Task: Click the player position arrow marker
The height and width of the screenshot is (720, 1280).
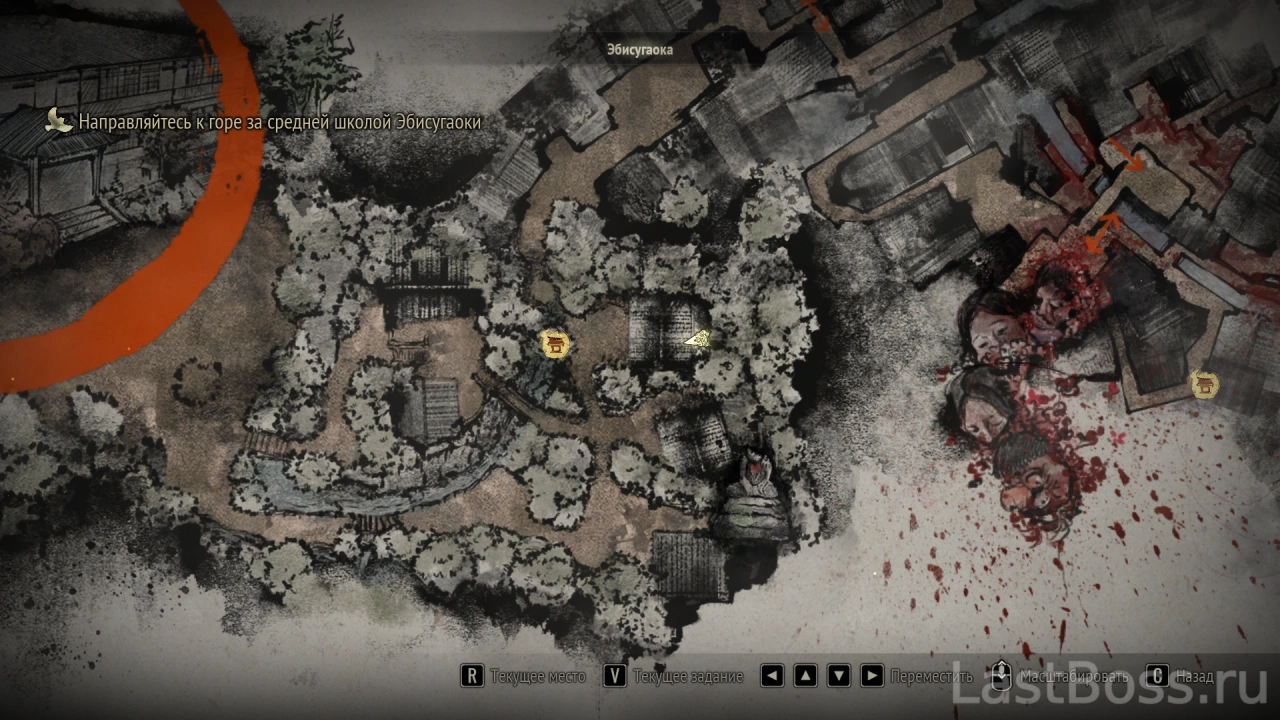Action: 698,340
